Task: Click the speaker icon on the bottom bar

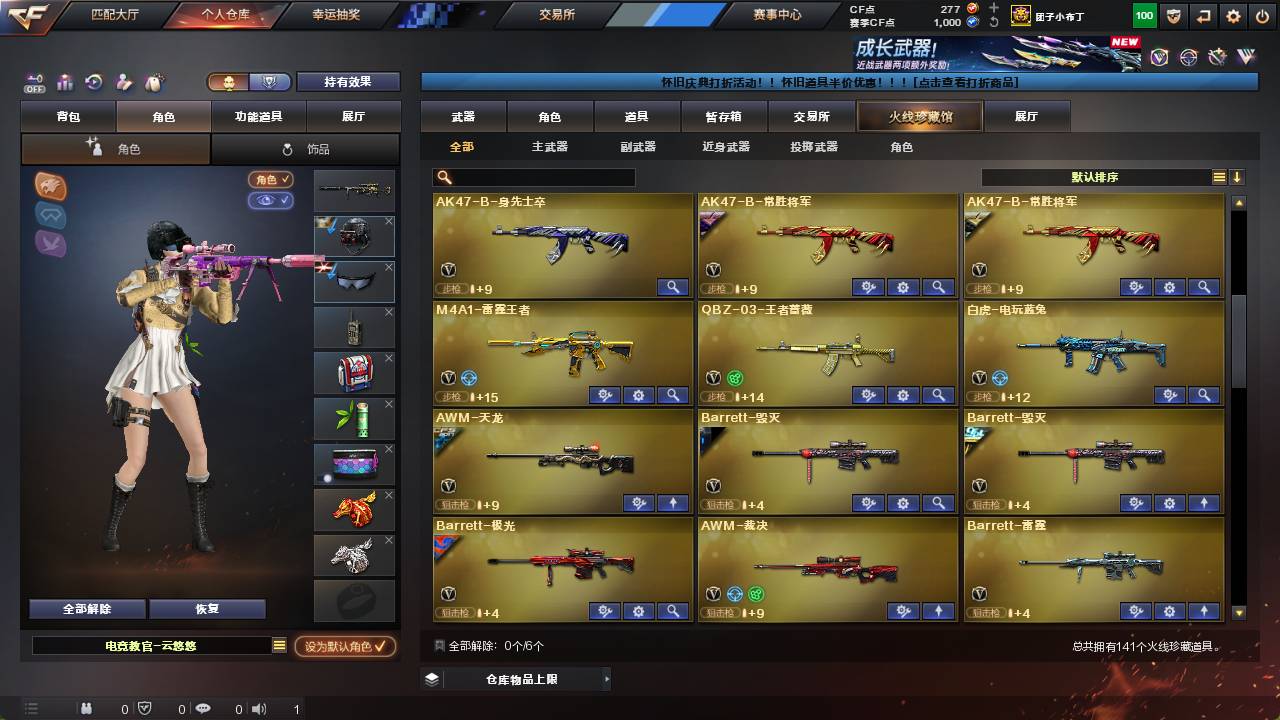Action: pos(259,708)
